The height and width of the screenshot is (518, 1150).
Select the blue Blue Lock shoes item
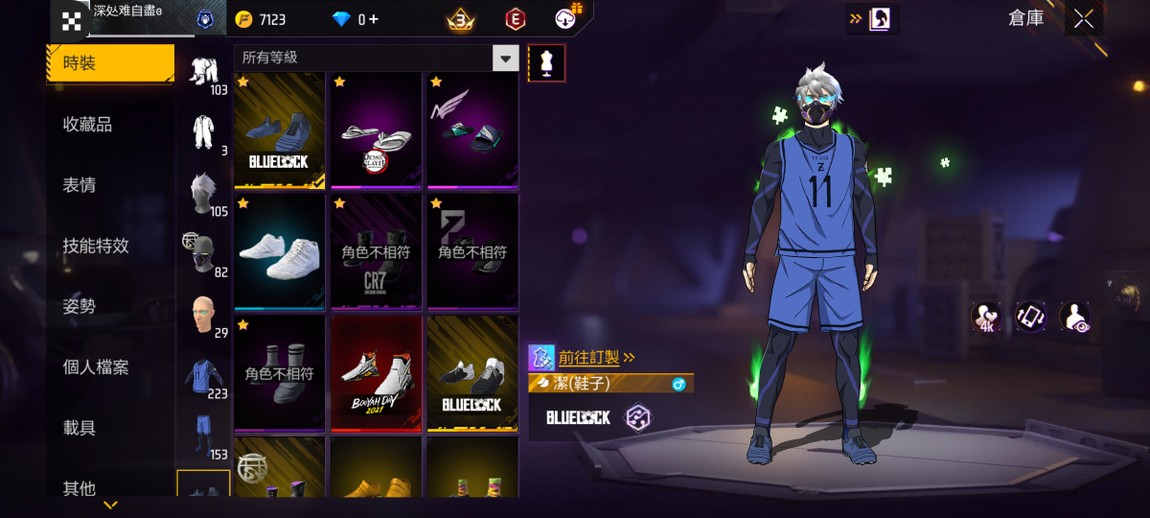[x=279, y=129]
